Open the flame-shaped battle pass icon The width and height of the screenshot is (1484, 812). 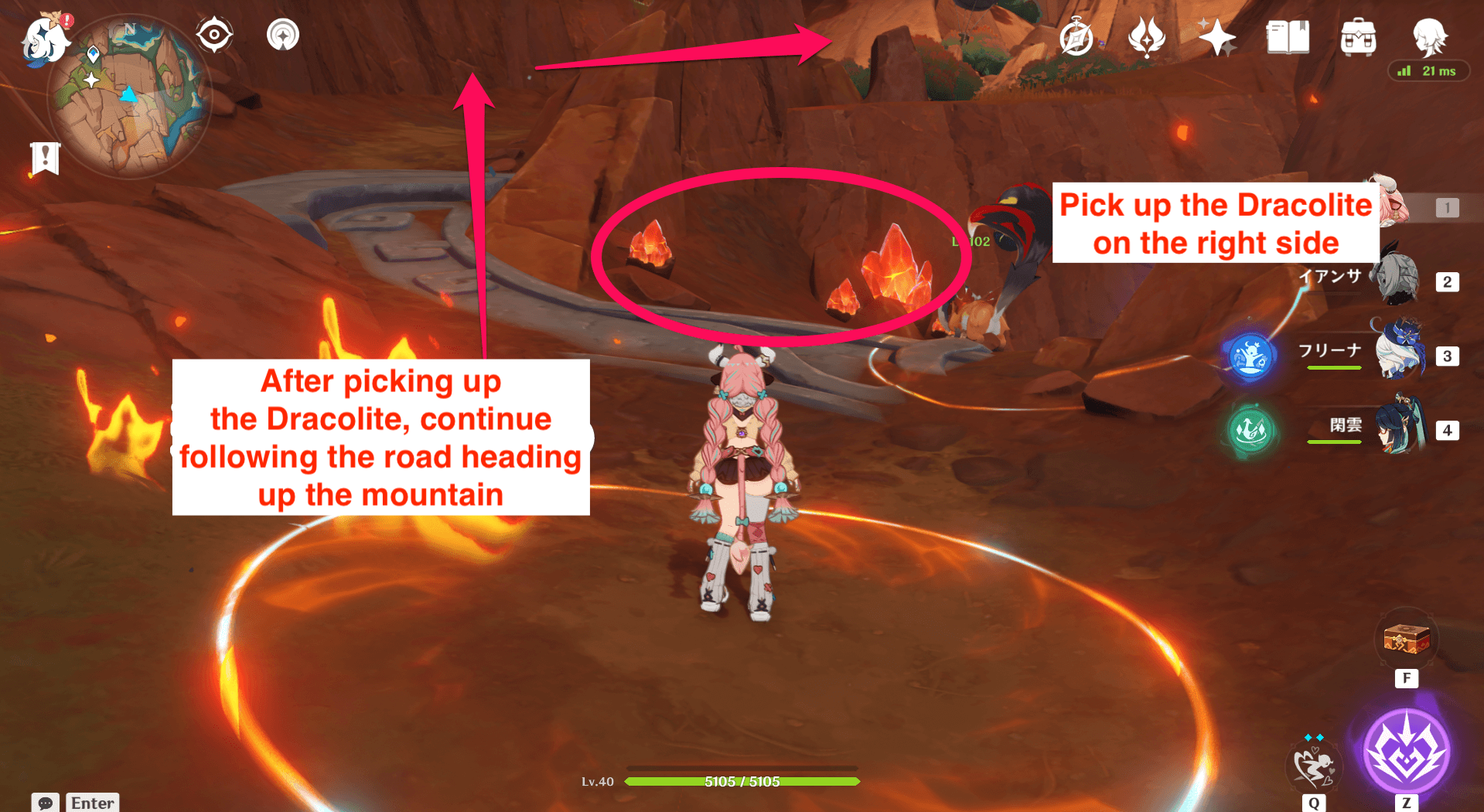pyautogui.click(x=1146, y=37)
